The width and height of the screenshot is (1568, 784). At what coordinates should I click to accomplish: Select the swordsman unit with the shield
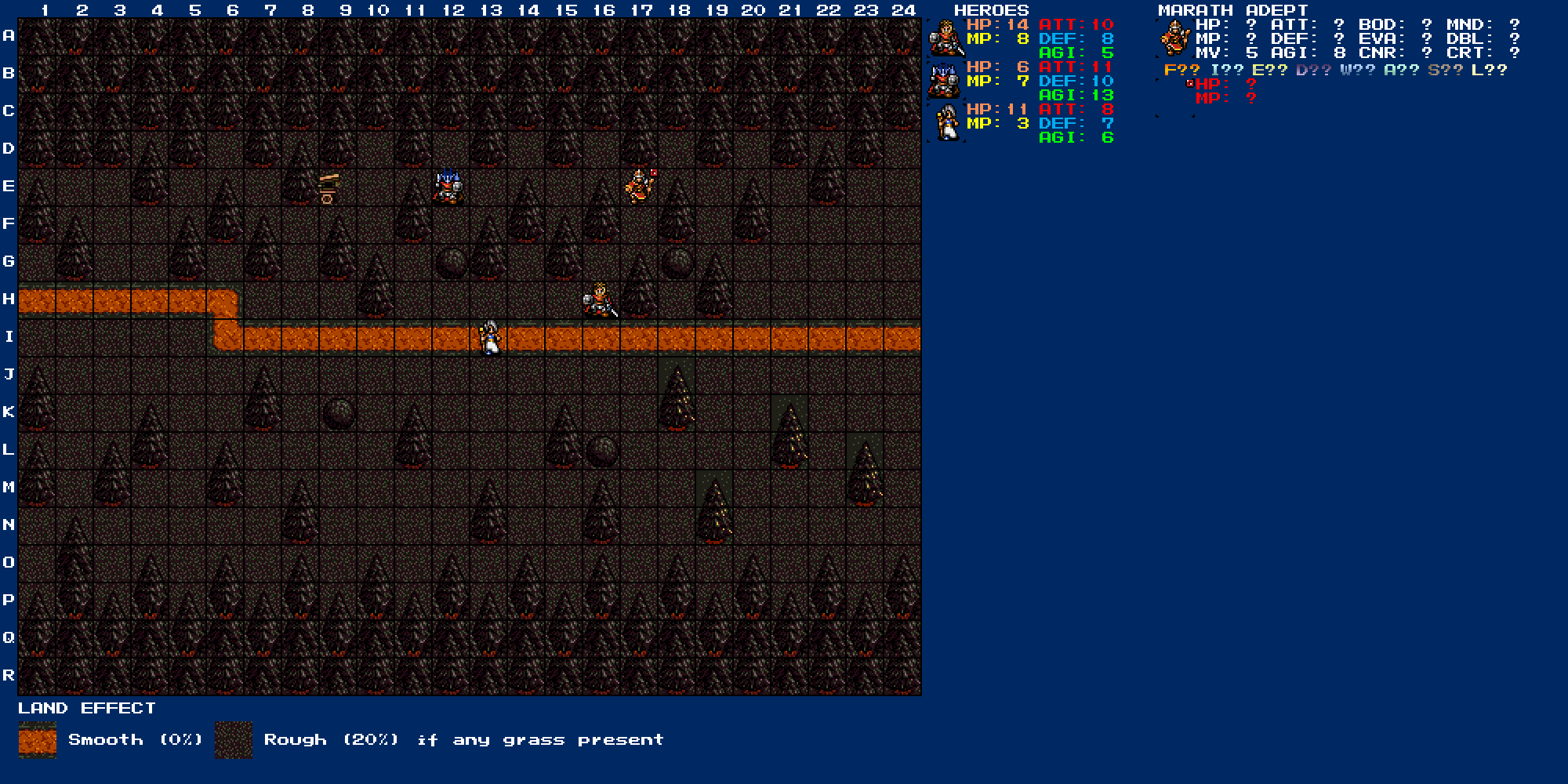click(x=600, y=300)
